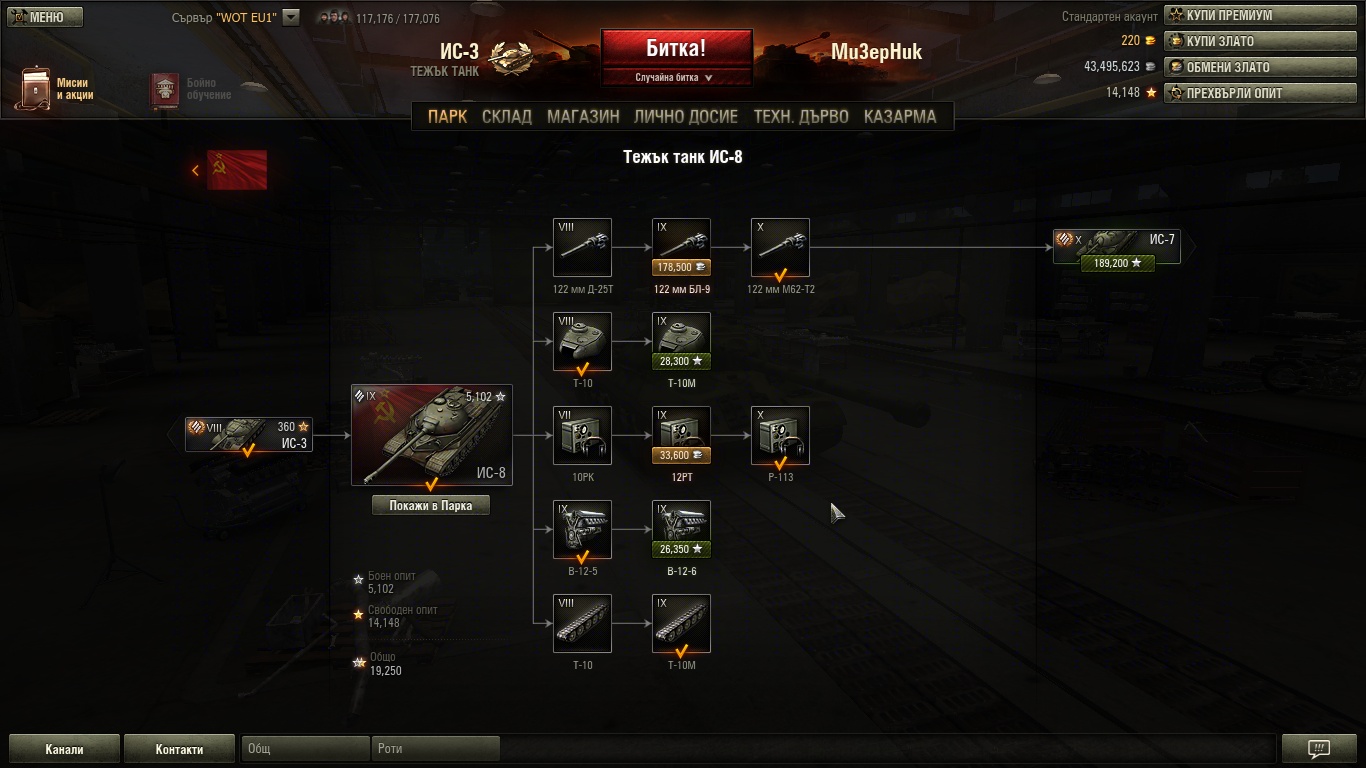This screenshot has height=768, width=1366.
Task: Click the Покажи в Парка button
Action: (430, 505)
